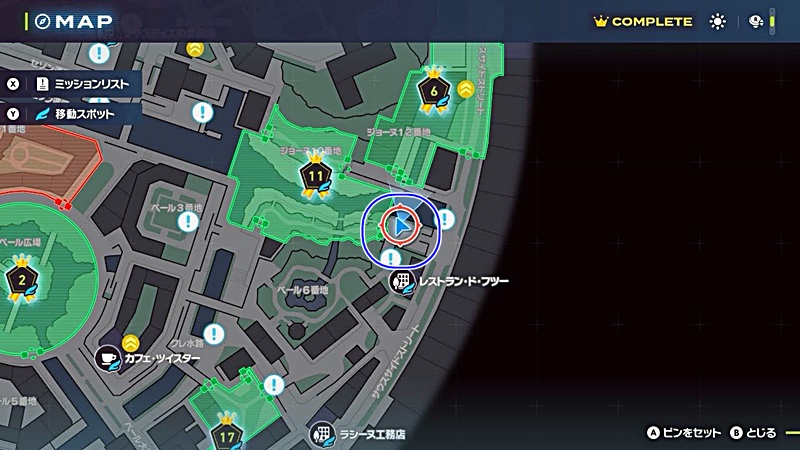Select the zone 17 badge marker
The height and width of the screenshot is (450, 800).
(227, 435)
